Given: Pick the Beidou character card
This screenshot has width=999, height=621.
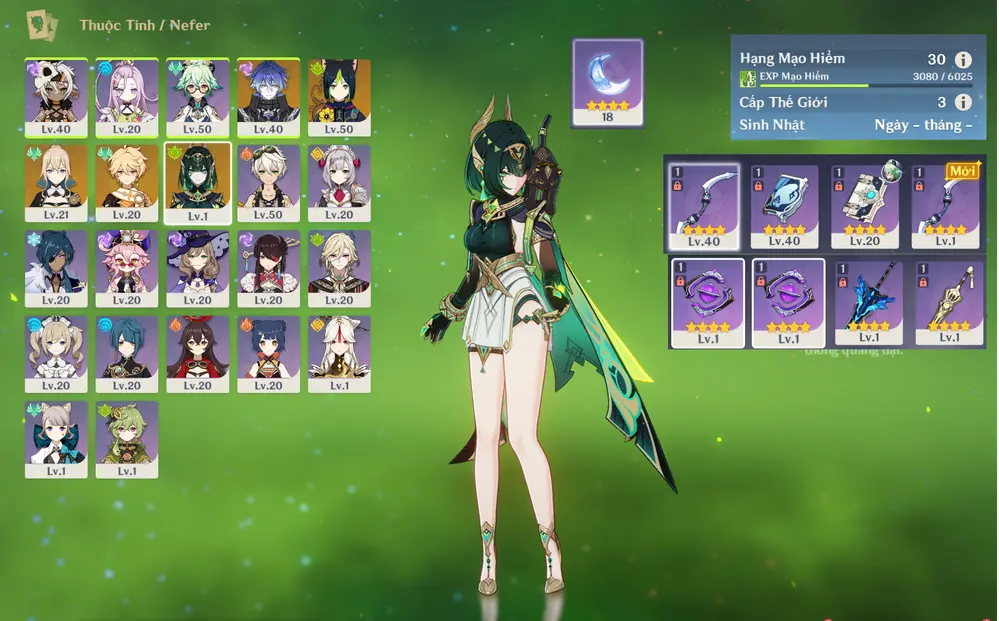Looking at the screenshot, I should pyautogui.click(x=268, y=268).
